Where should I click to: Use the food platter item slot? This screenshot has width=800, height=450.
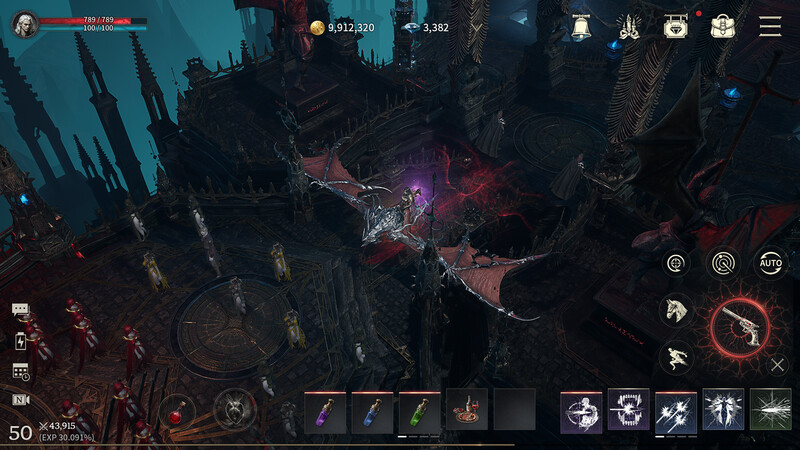[x=467, y=410]
